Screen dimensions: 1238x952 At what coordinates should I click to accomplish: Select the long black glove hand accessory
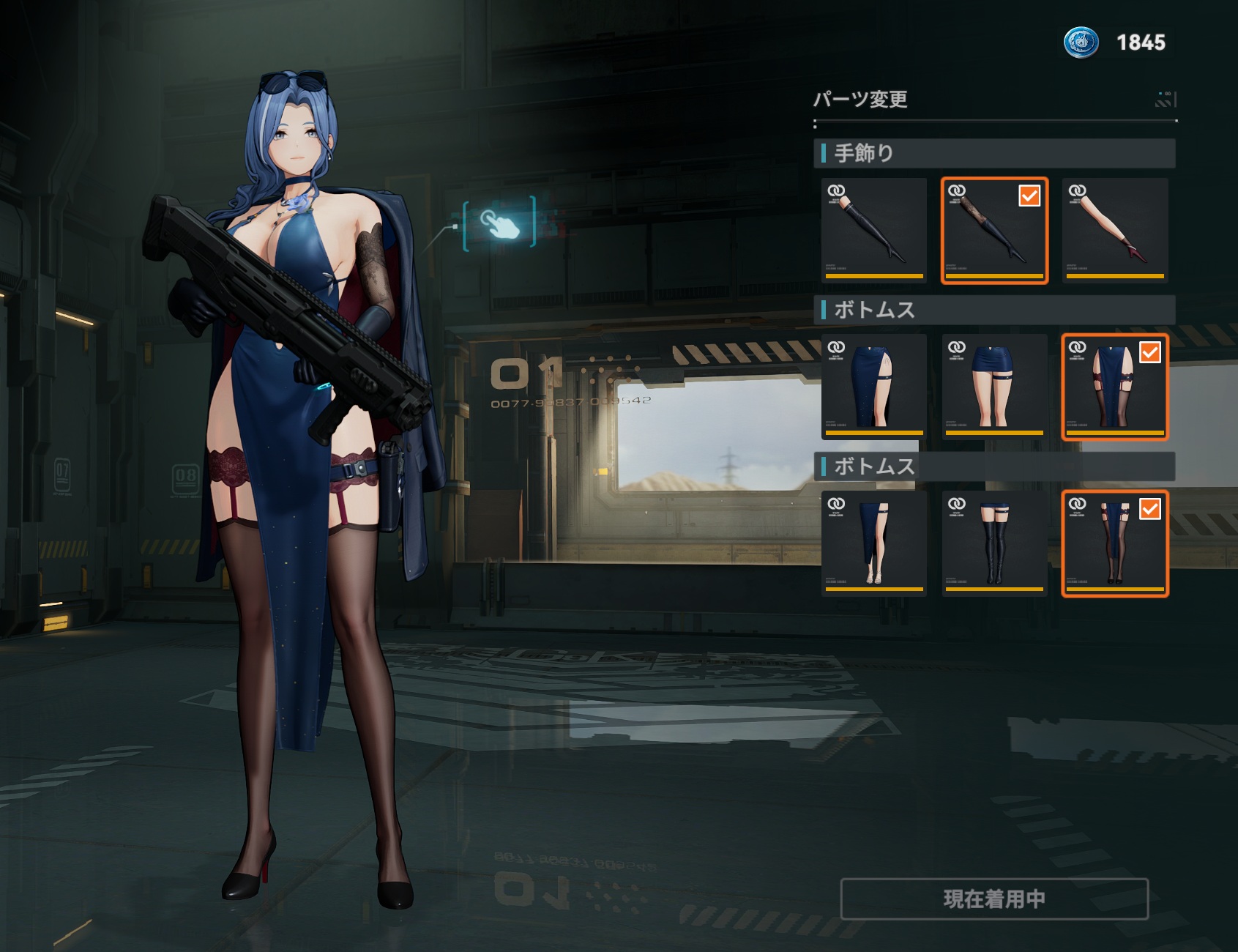(x=873, y=230)
